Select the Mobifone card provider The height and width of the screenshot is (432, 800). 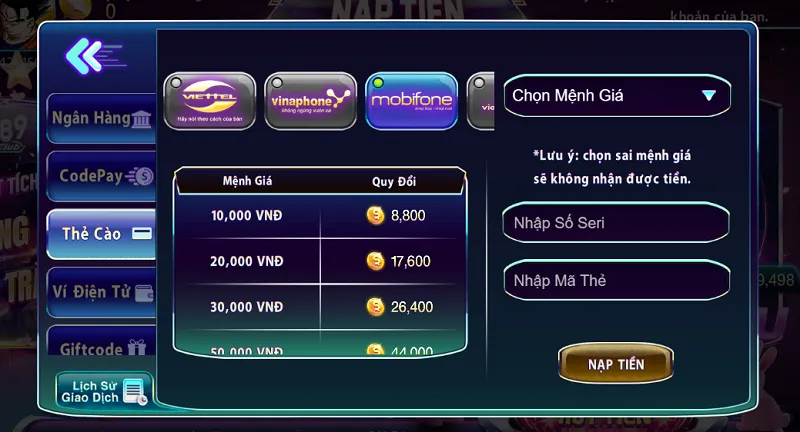coord(411,100)
